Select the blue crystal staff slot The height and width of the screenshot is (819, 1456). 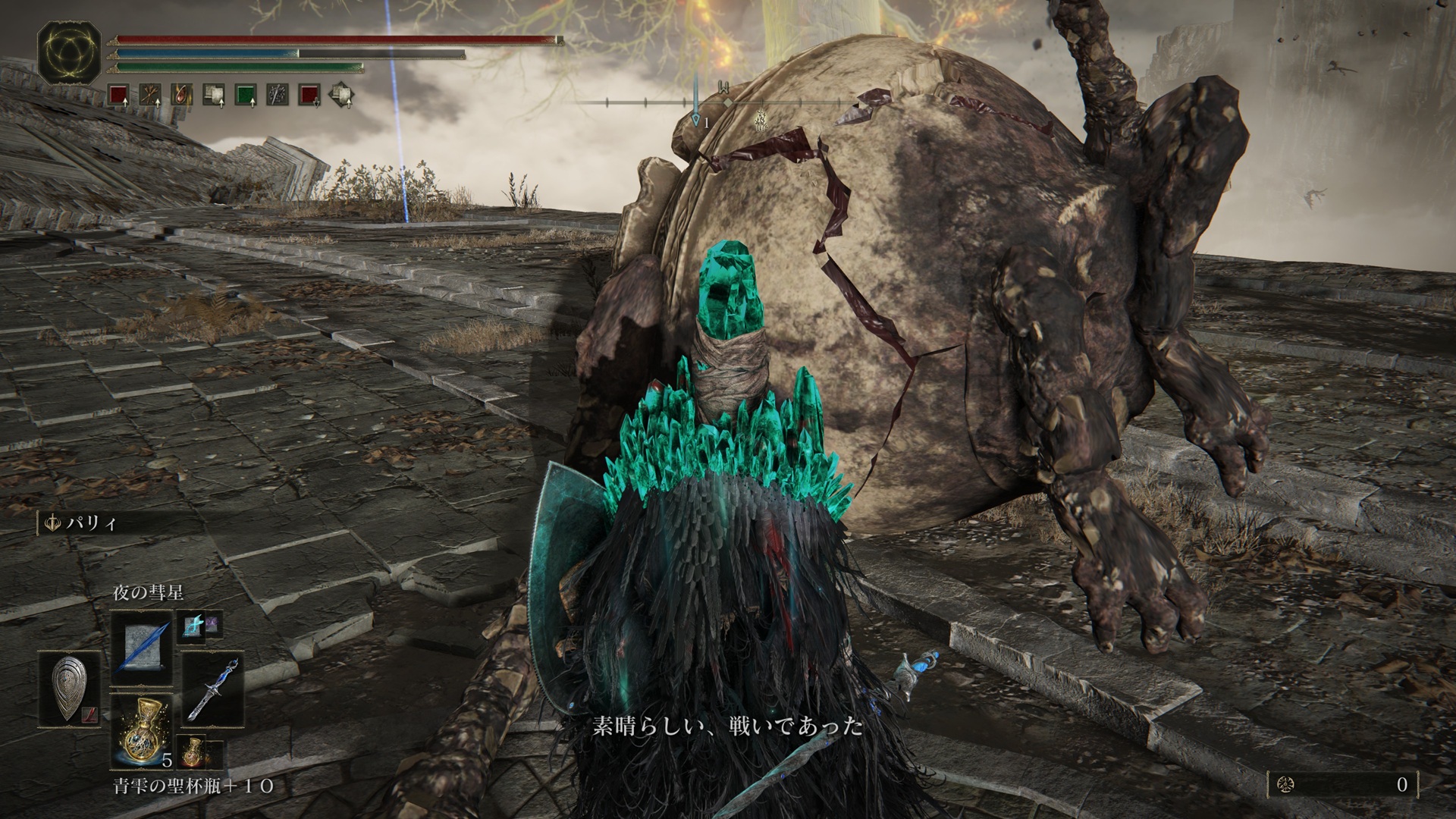[213, 688]
